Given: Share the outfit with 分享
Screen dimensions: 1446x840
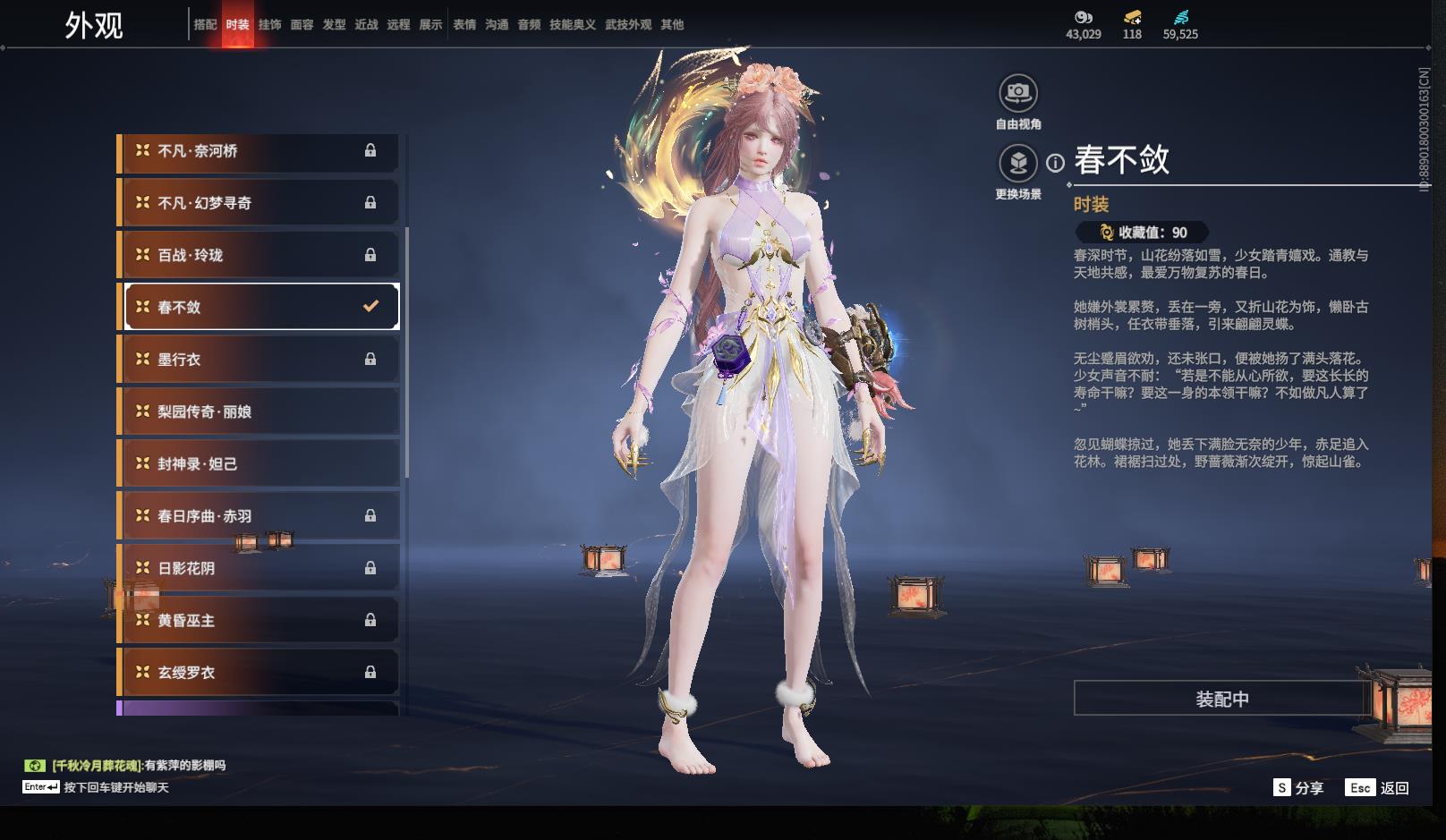Looking at the screenshot, I should coord(1298,788).
